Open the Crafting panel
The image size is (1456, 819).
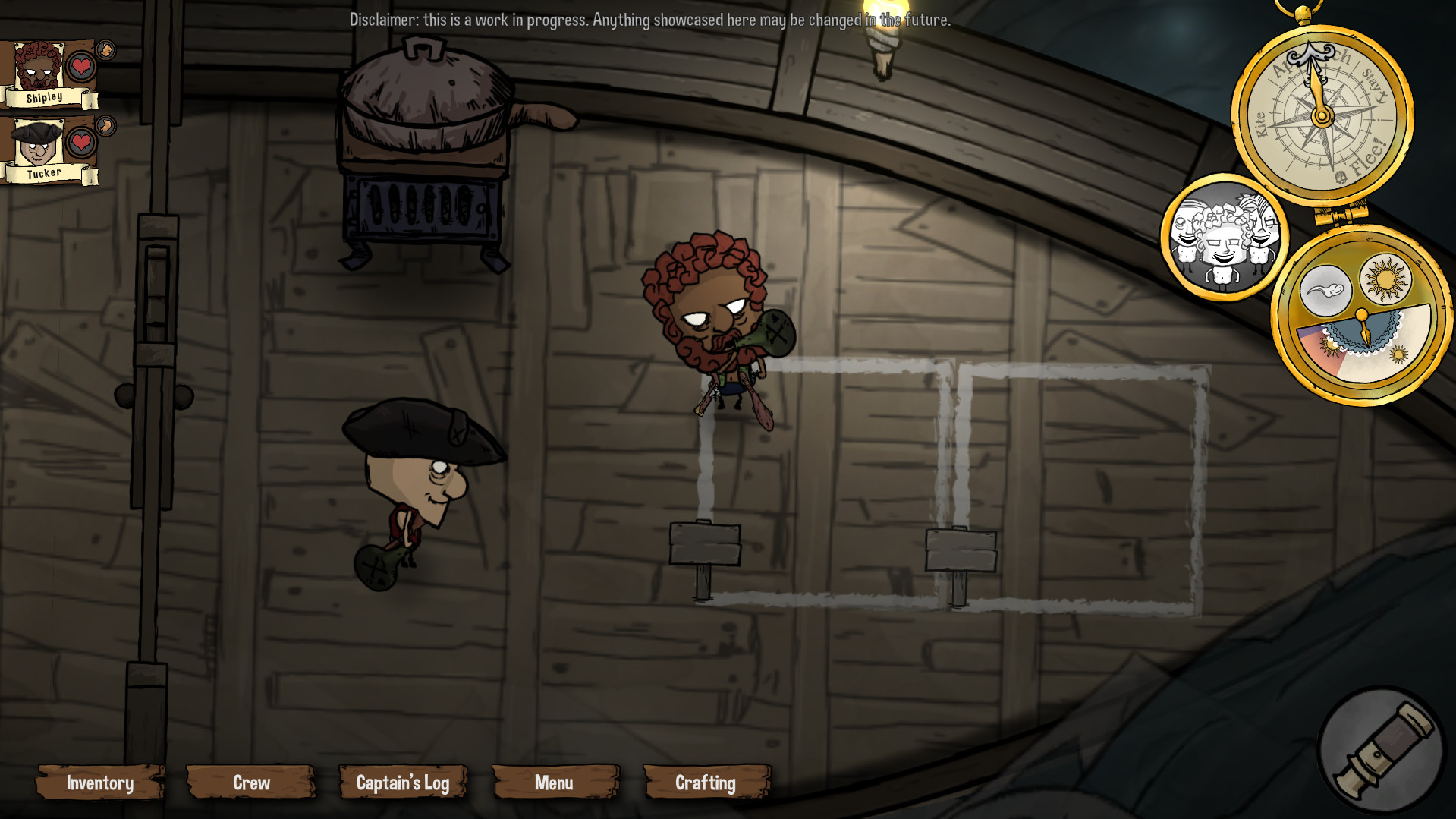click(x=705, y=783)
